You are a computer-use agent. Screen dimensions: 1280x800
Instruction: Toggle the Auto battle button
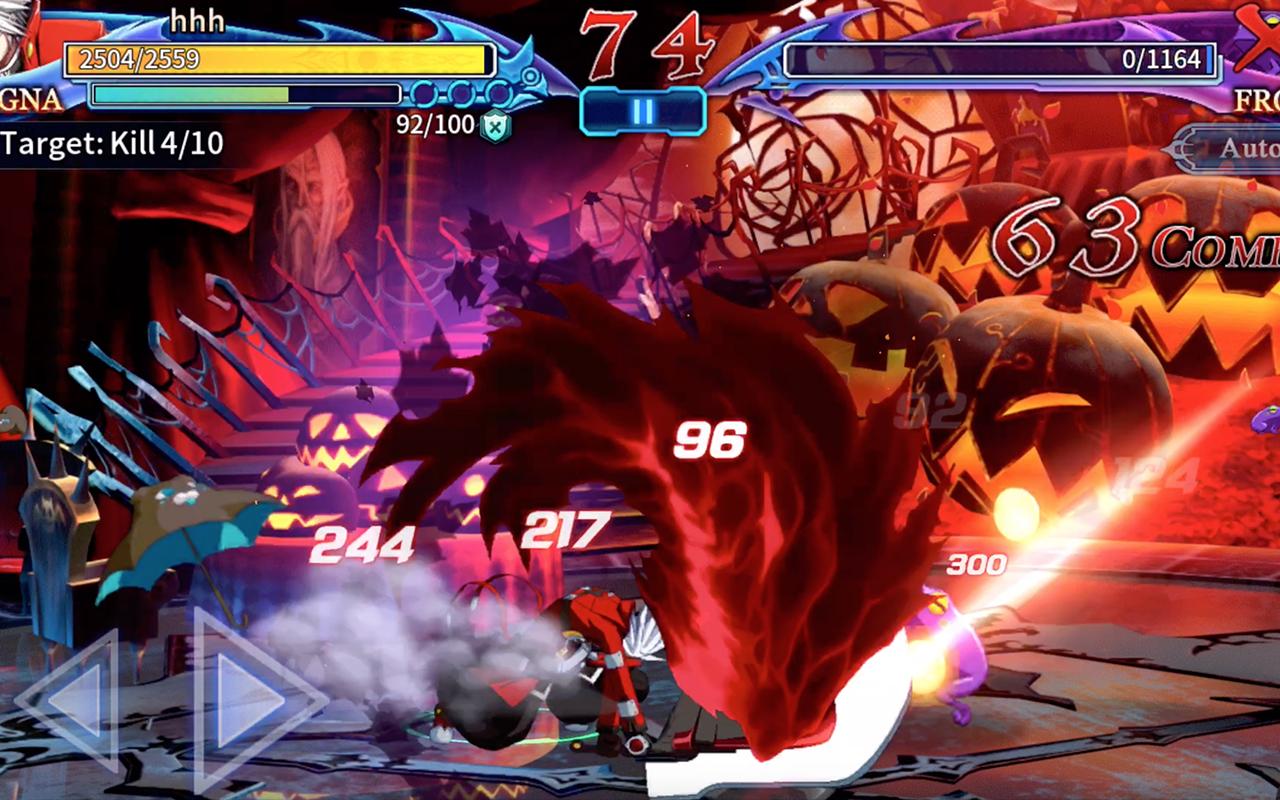click(1232, 148)
